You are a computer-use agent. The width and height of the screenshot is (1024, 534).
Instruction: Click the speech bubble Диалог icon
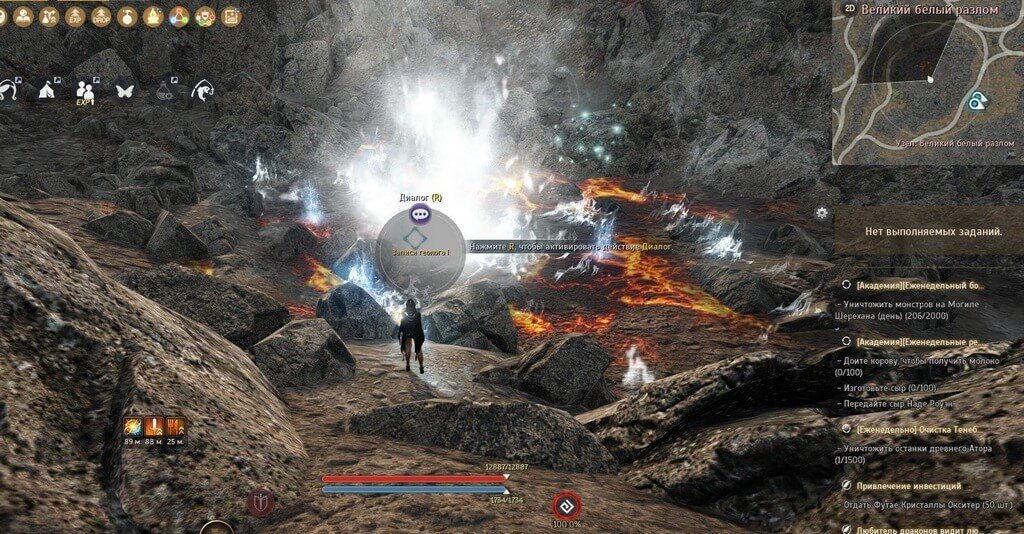pos(421,213)
